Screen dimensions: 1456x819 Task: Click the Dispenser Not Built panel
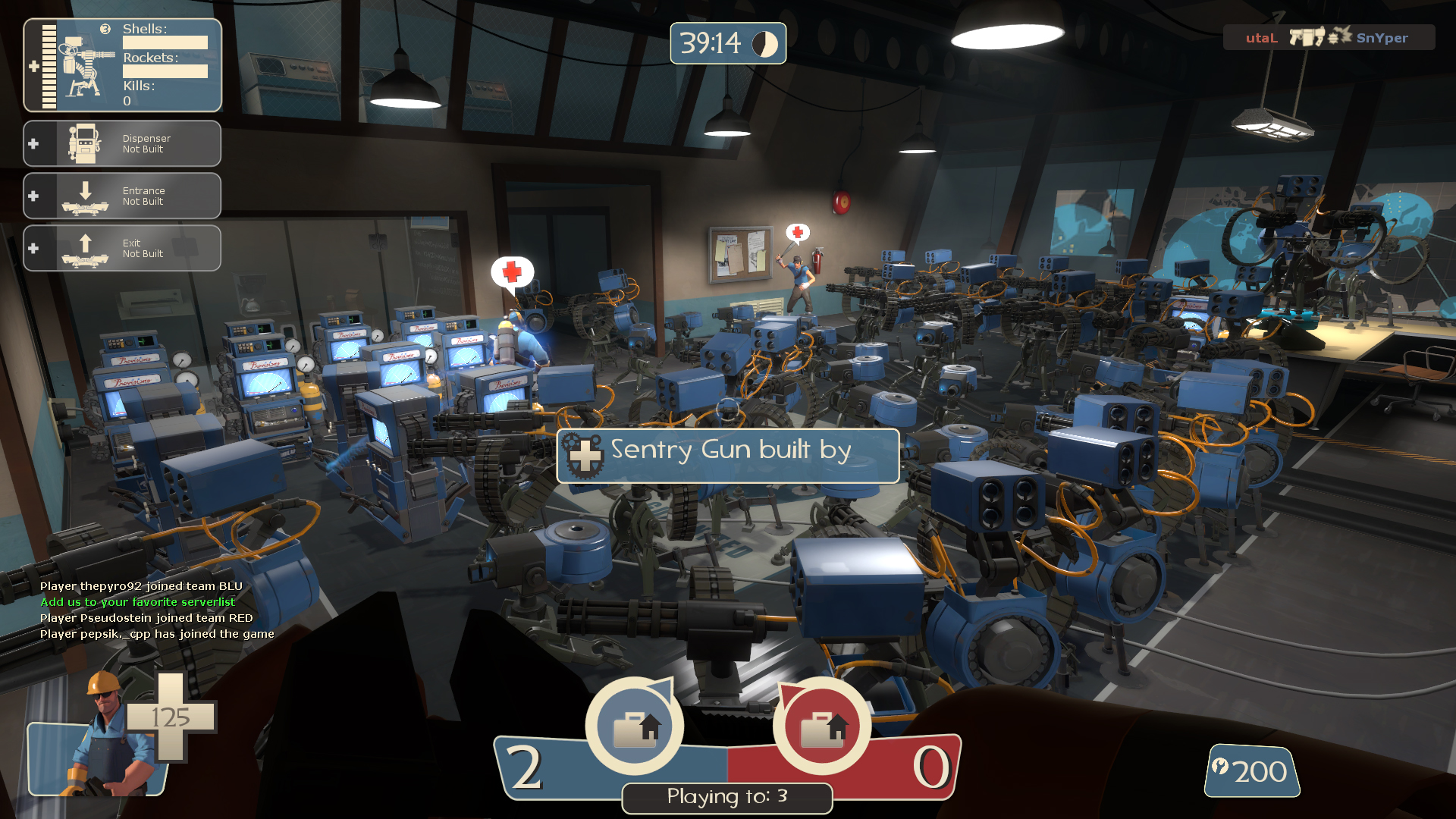click(x=122, y=143)
